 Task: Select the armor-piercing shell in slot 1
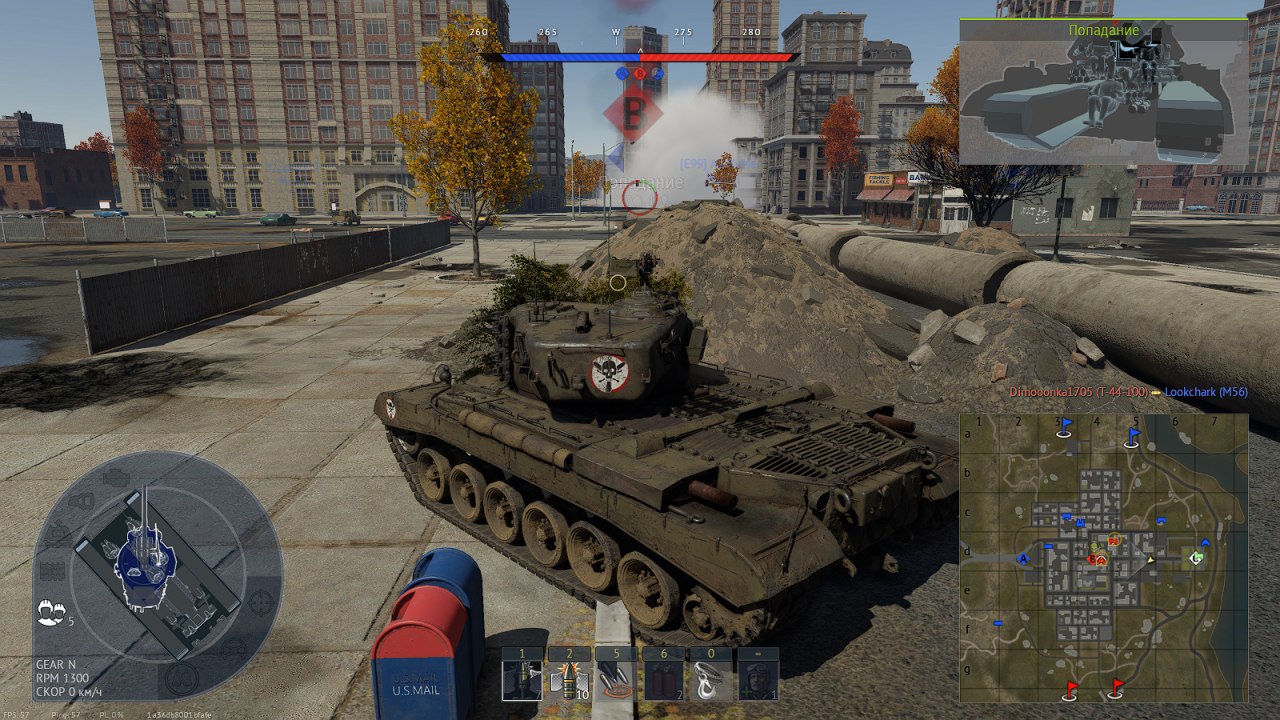[521, 679]
